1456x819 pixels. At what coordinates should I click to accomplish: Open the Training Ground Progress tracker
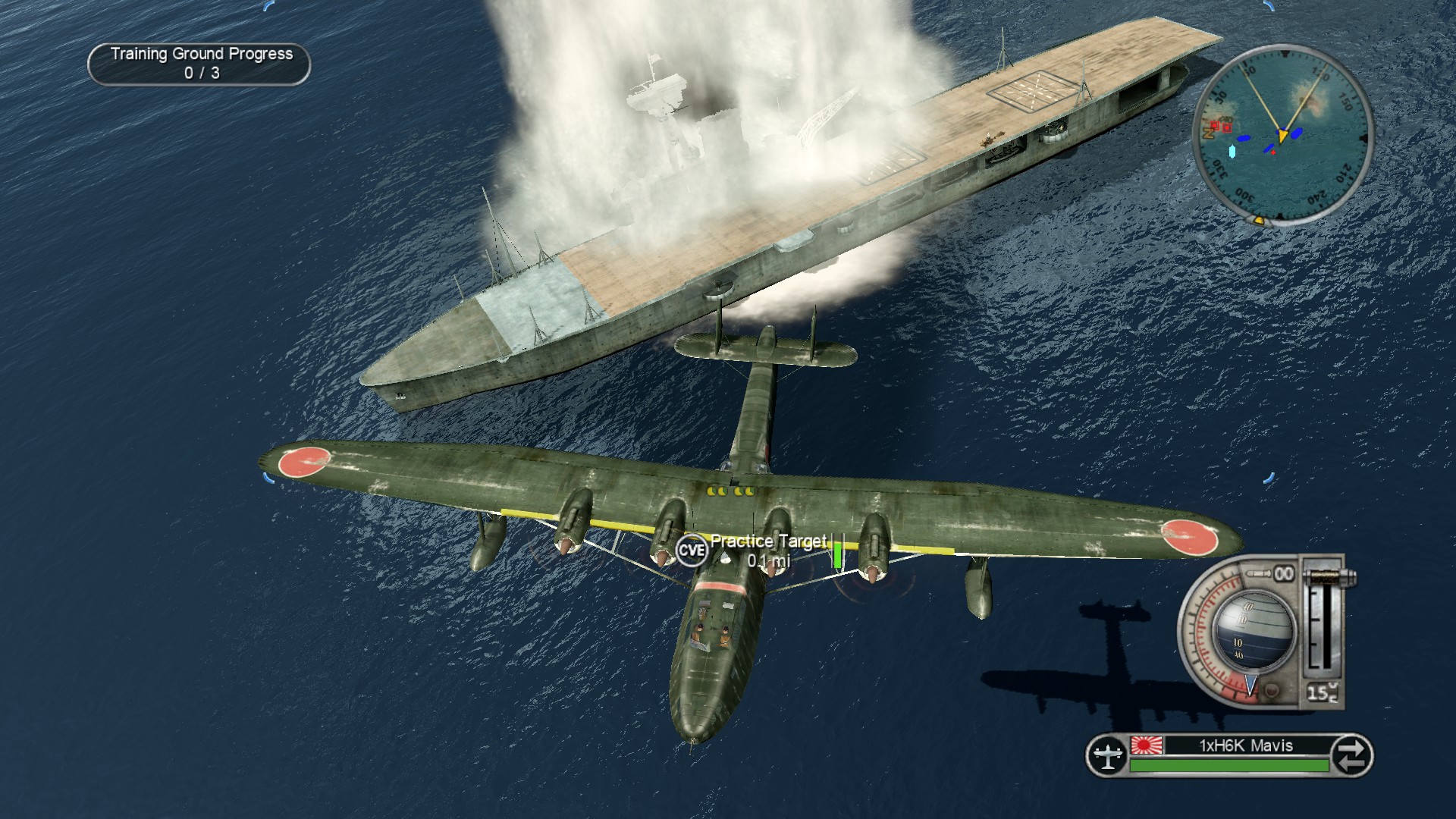tap(199, 64)
